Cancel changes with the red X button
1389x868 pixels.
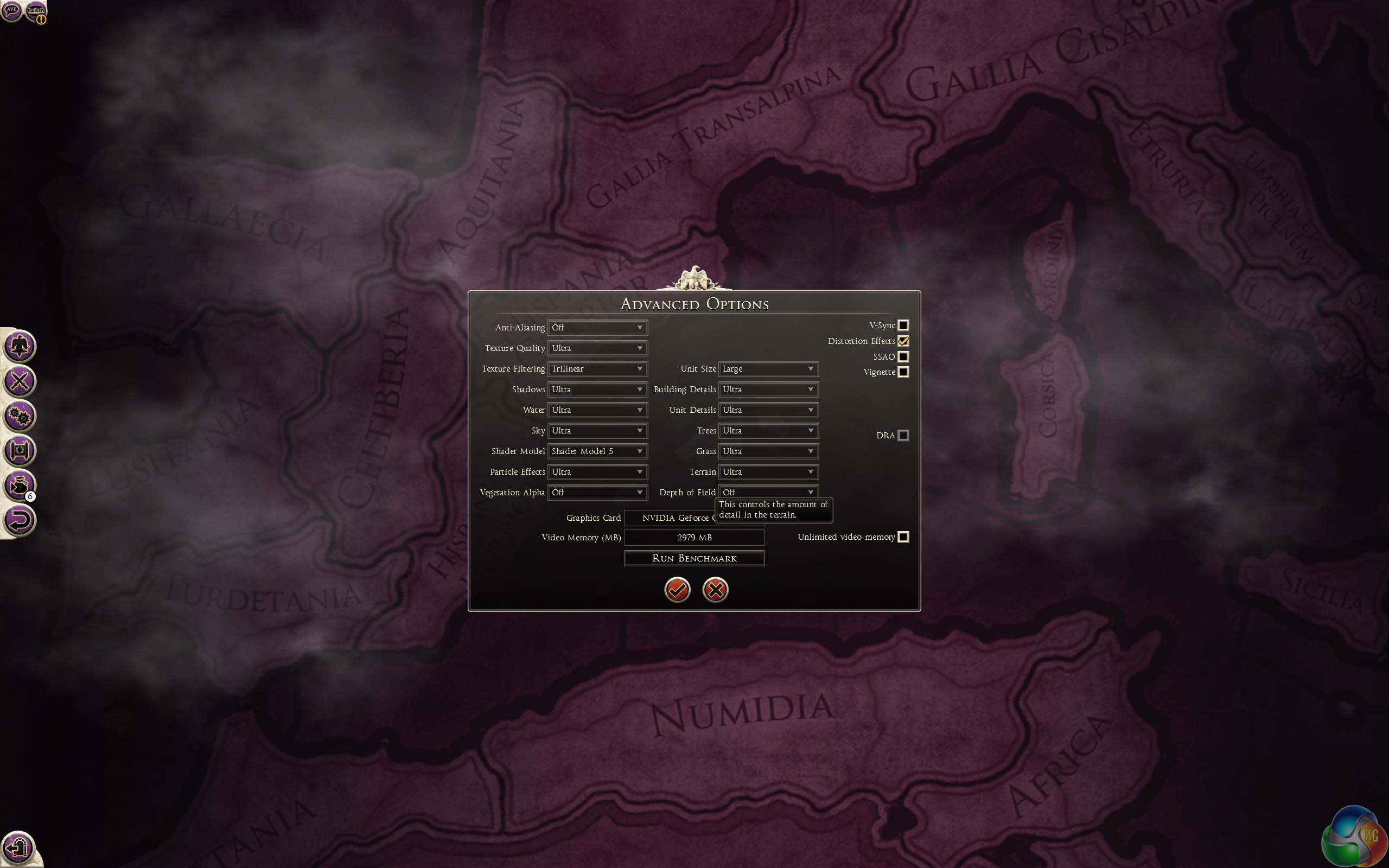coord(715,590)
